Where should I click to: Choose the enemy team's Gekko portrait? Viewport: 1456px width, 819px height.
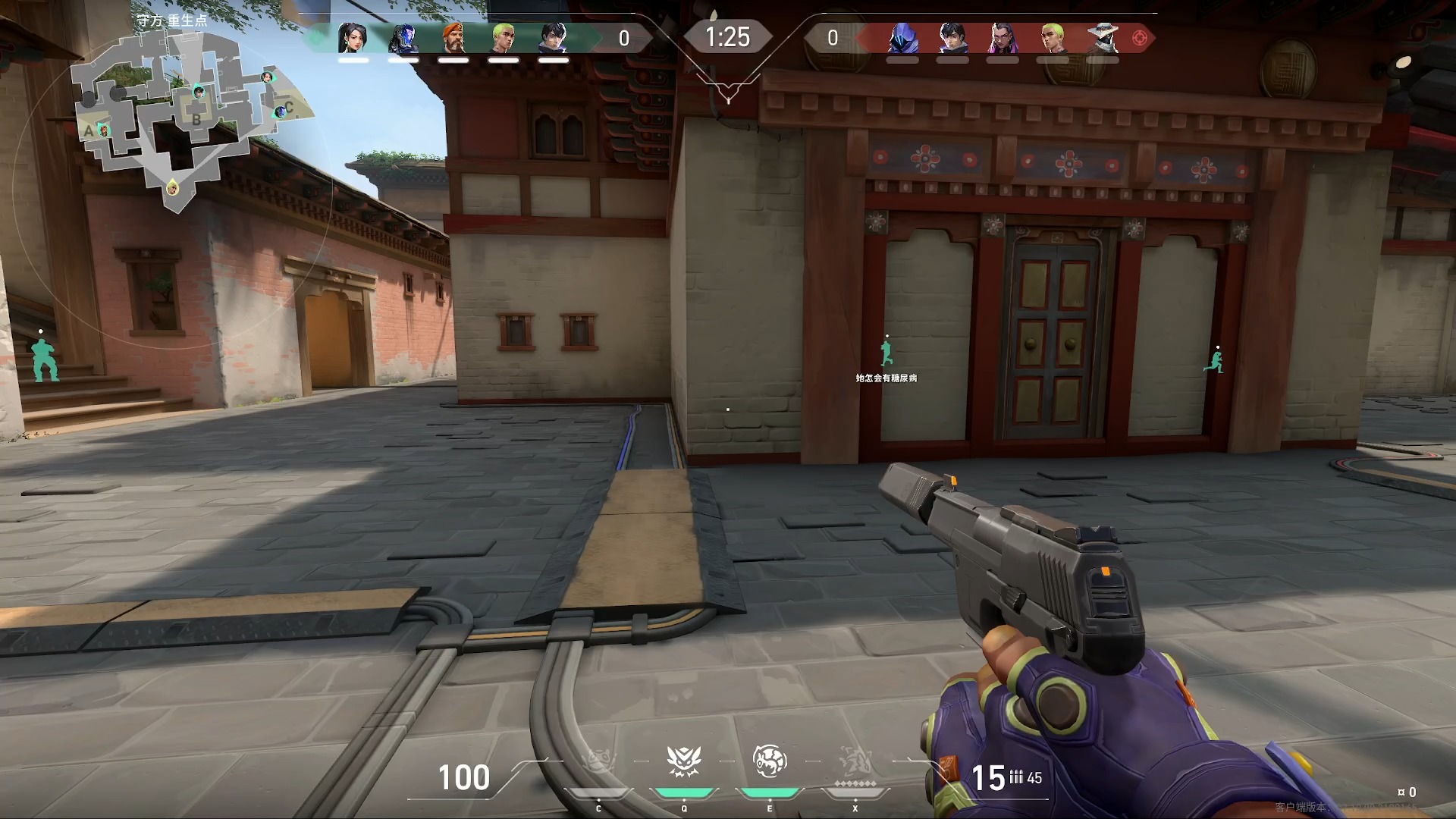[x=1052, y=38]
